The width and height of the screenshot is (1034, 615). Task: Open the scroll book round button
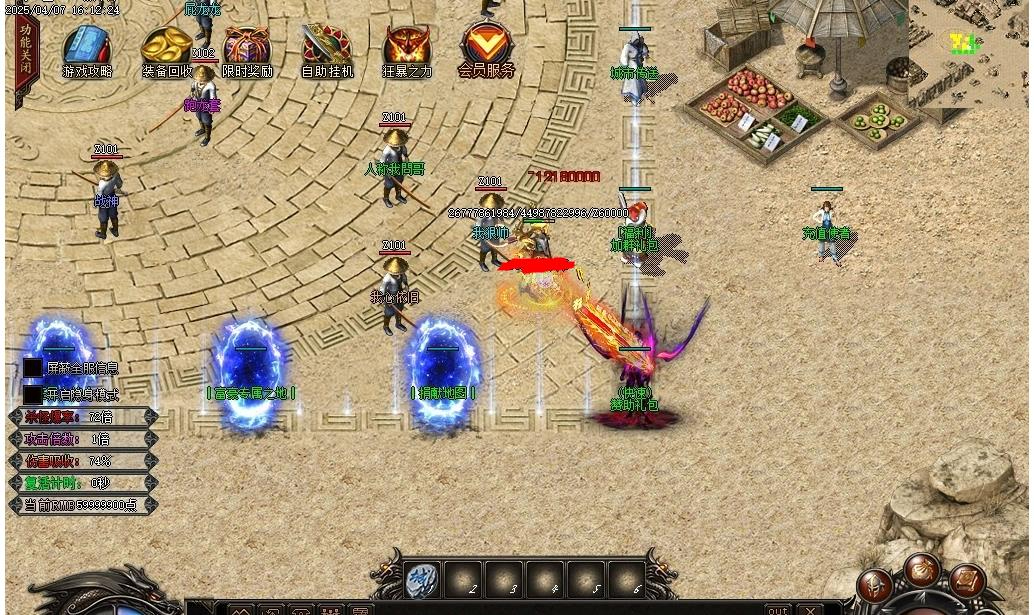click(x=967, y=582)
